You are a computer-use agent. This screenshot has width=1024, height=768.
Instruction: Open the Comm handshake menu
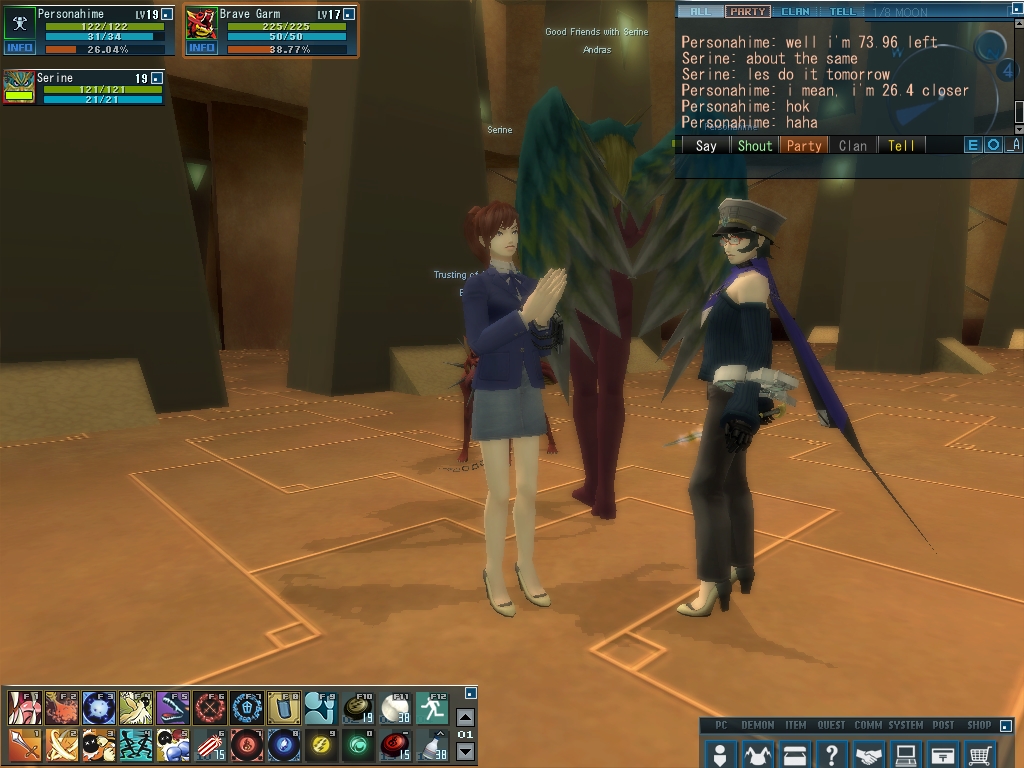869,752
